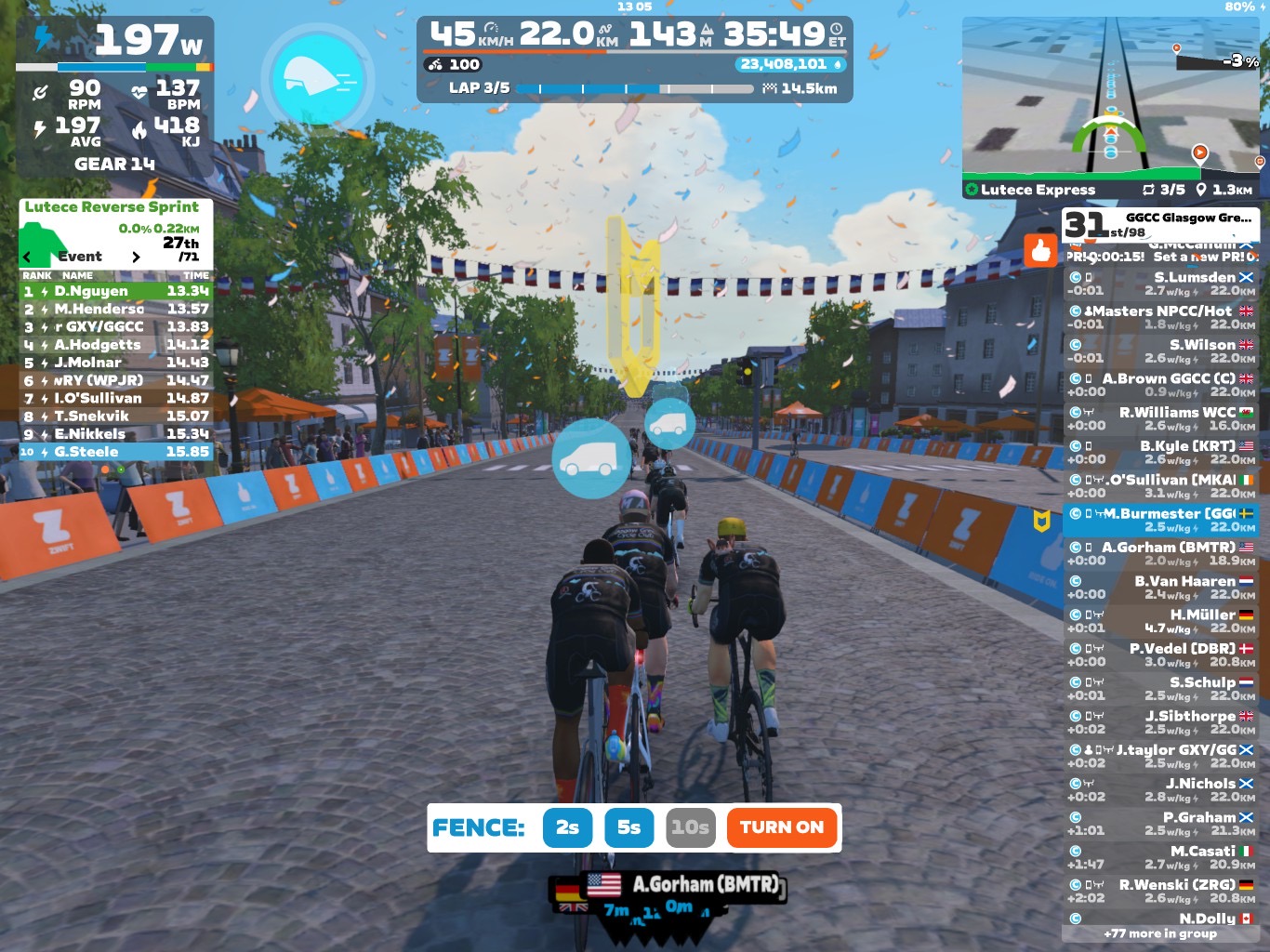Viewport: 1270px width, 952px height.
Task: Activate the aero helmet power-up
Action: pyautogui.click(x=318, y=78)
